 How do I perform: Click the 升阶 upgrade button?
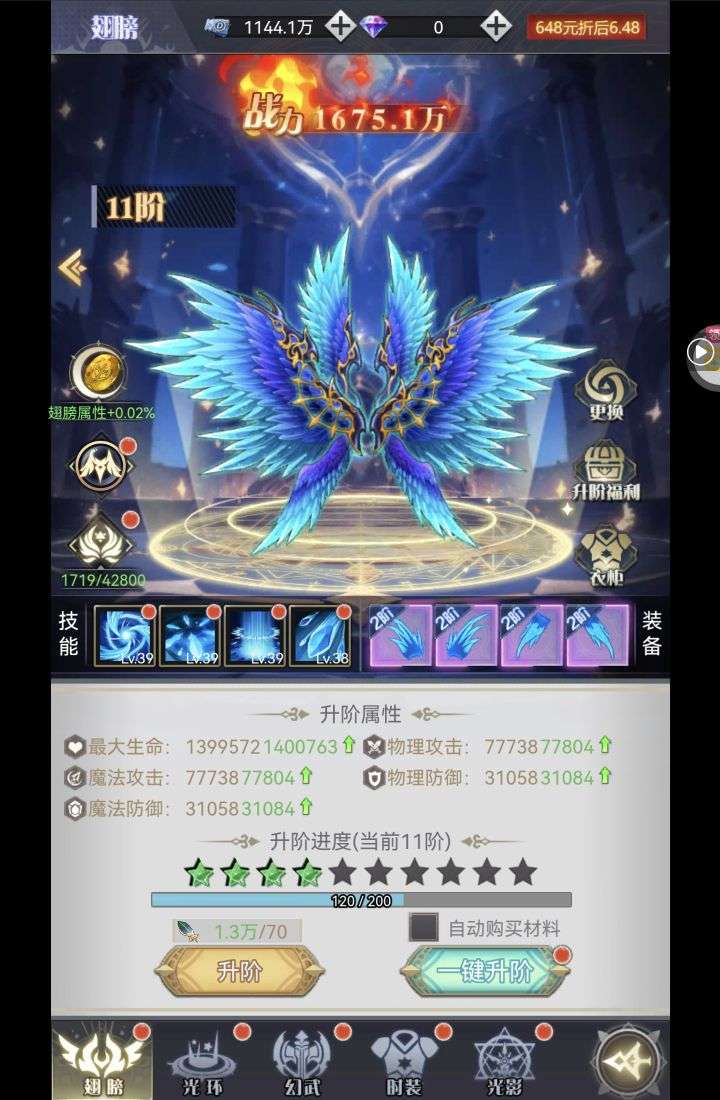click(239, 970)
